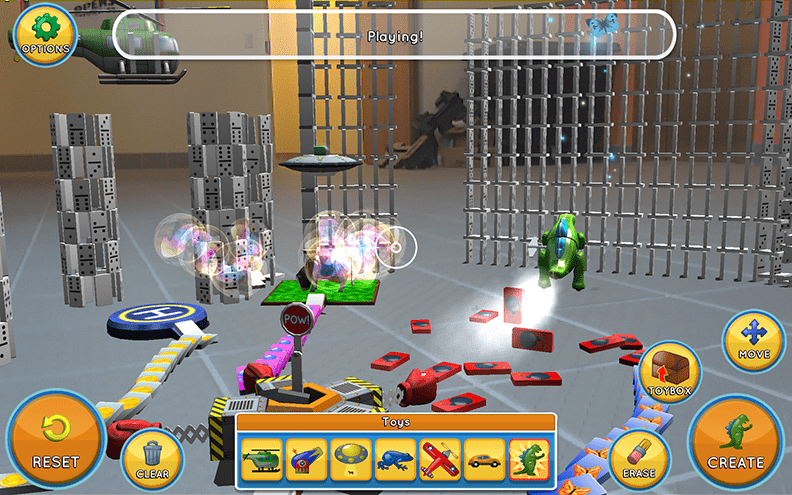Select the blue frog toy
This screenshot has width=792, height=495.
395,460
